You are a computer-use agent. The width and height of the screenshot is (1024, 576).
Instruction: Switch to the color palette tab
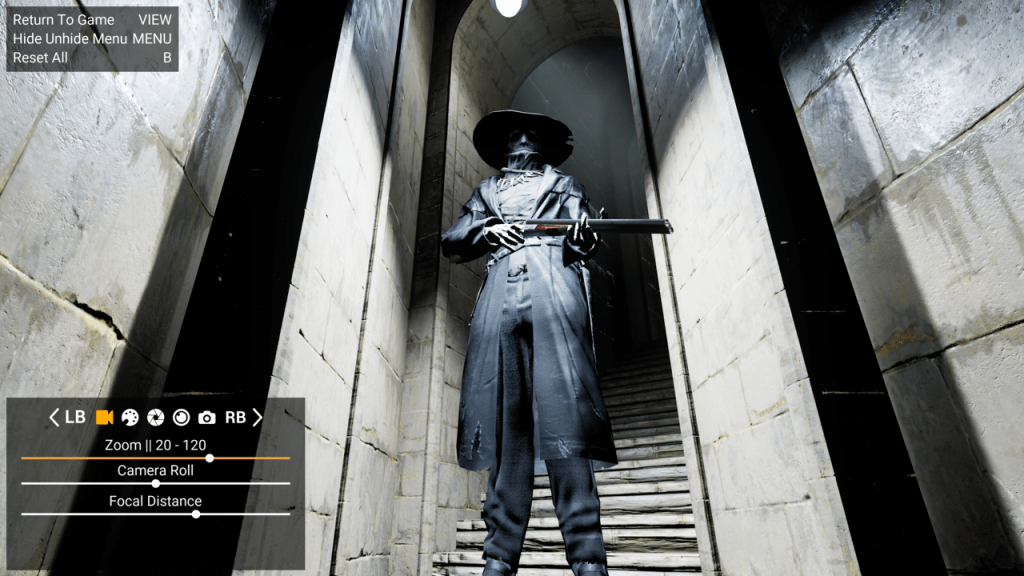click(x=130, y=417)
